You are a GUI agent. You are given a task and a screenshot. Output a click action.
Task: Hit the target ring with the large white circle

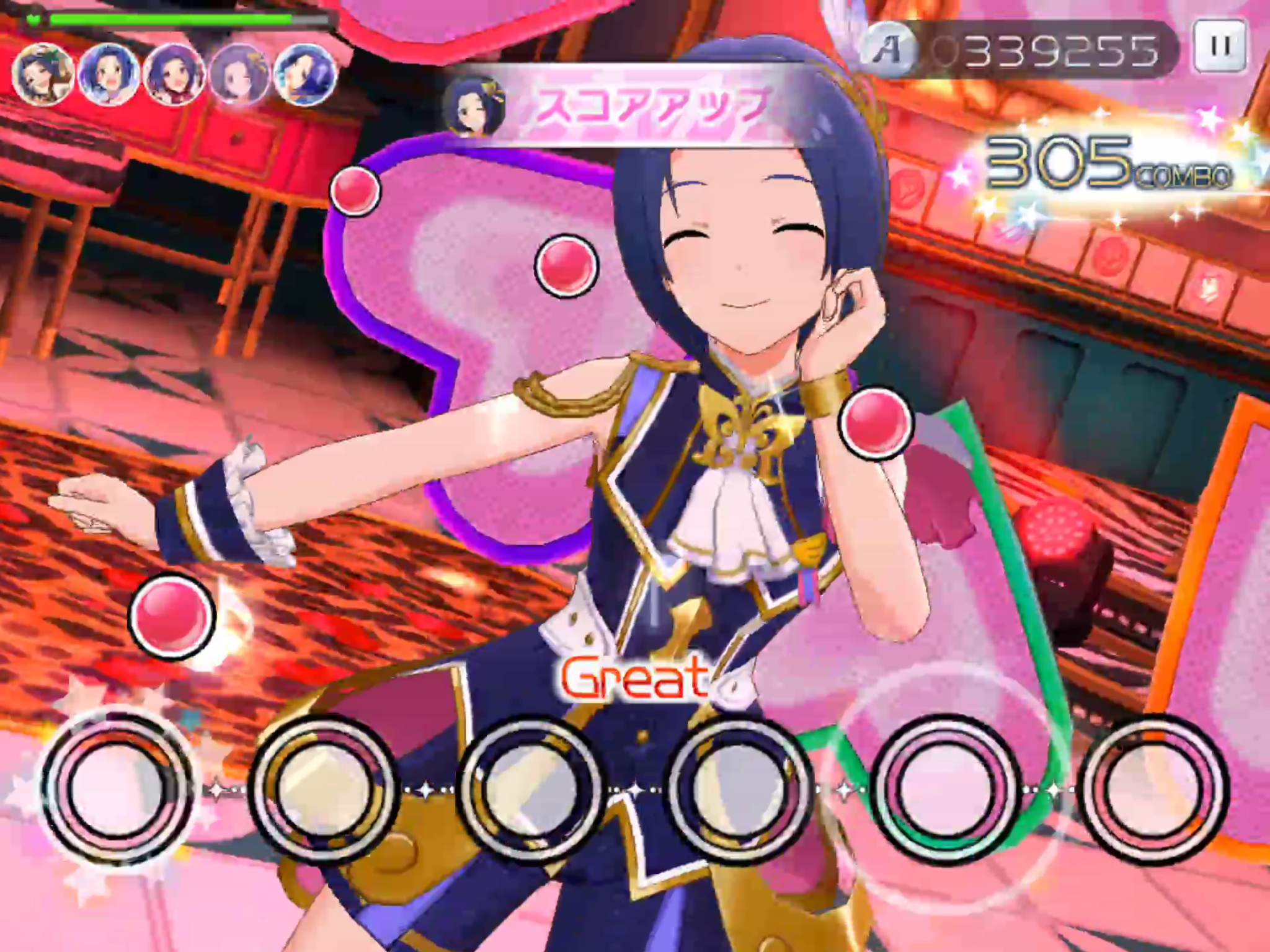click(945, 788)
